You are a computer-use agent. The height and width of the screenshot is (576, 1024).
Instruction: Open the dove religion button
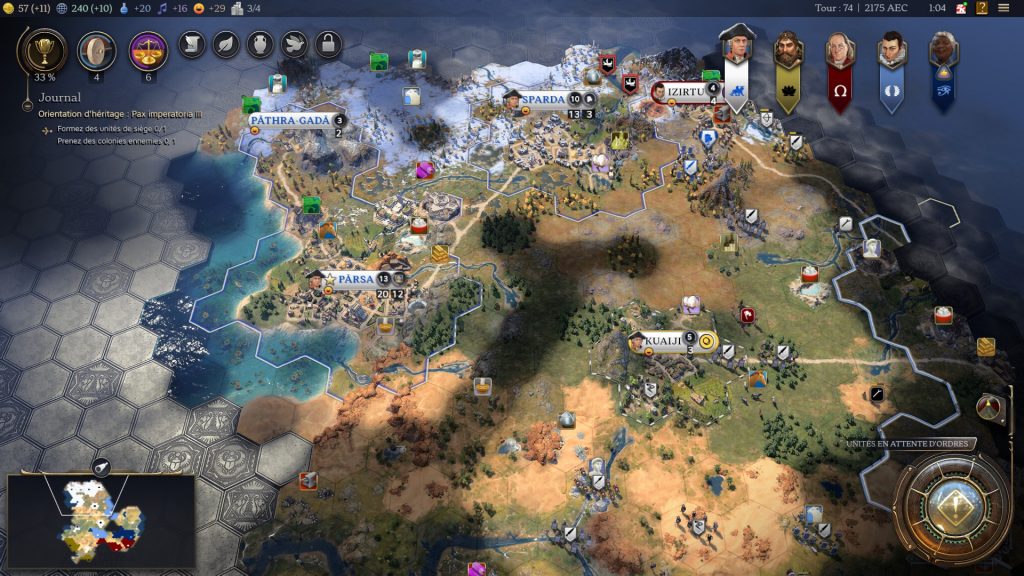pos(294,44)
